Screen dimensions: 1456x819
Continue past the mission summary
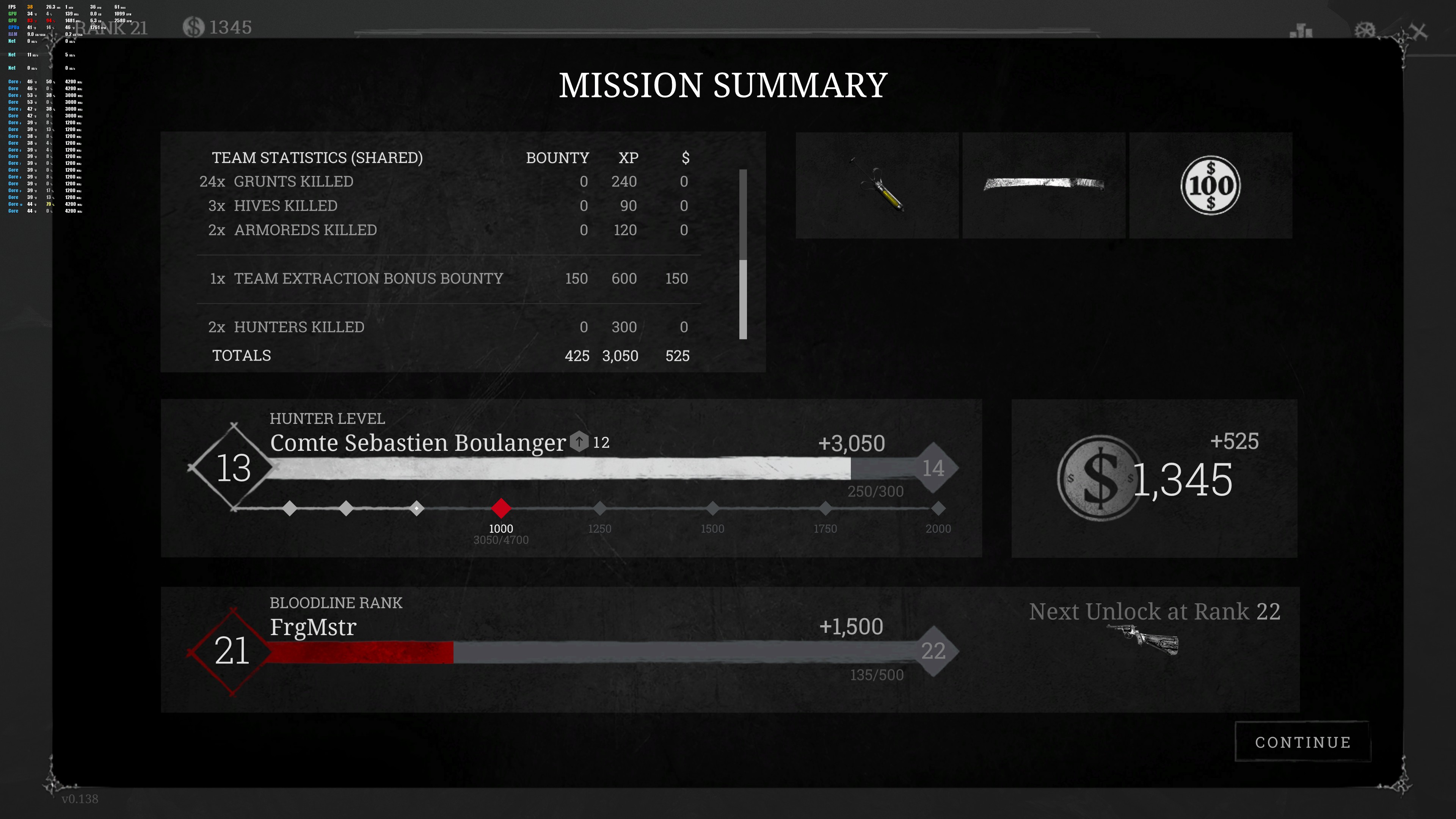pos(1302,742)
